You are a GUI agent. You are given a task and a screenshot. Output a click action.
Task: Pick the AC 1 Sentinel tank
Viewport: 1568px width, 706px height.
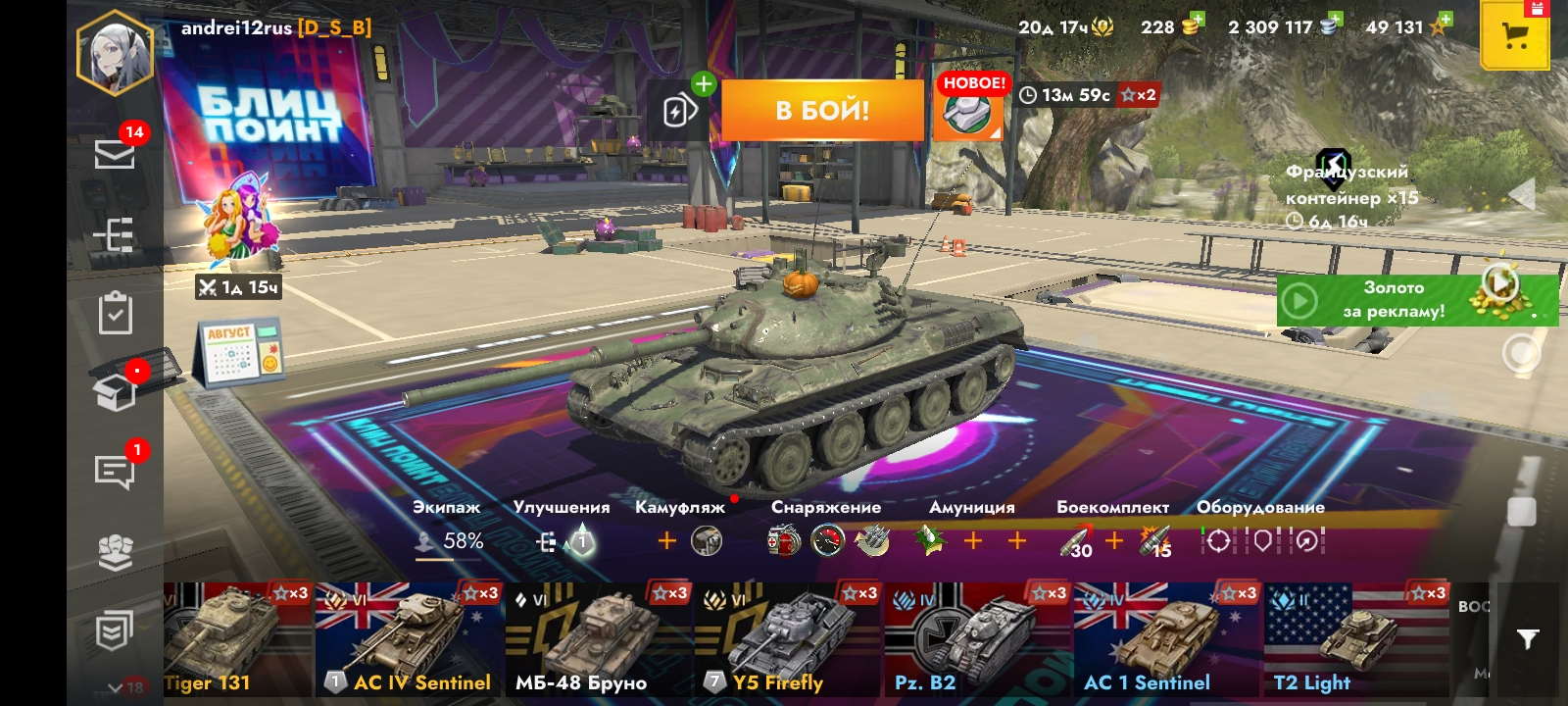point(1166,639)
